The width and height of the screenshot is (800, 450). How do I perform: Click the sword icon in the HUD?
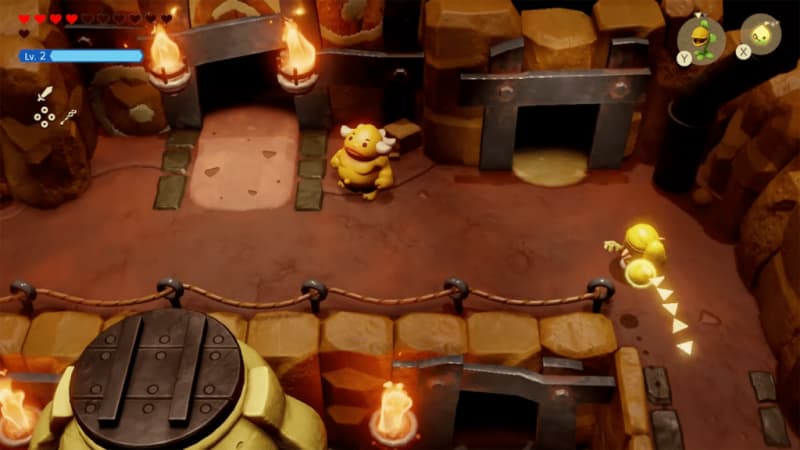pos(44,95)
